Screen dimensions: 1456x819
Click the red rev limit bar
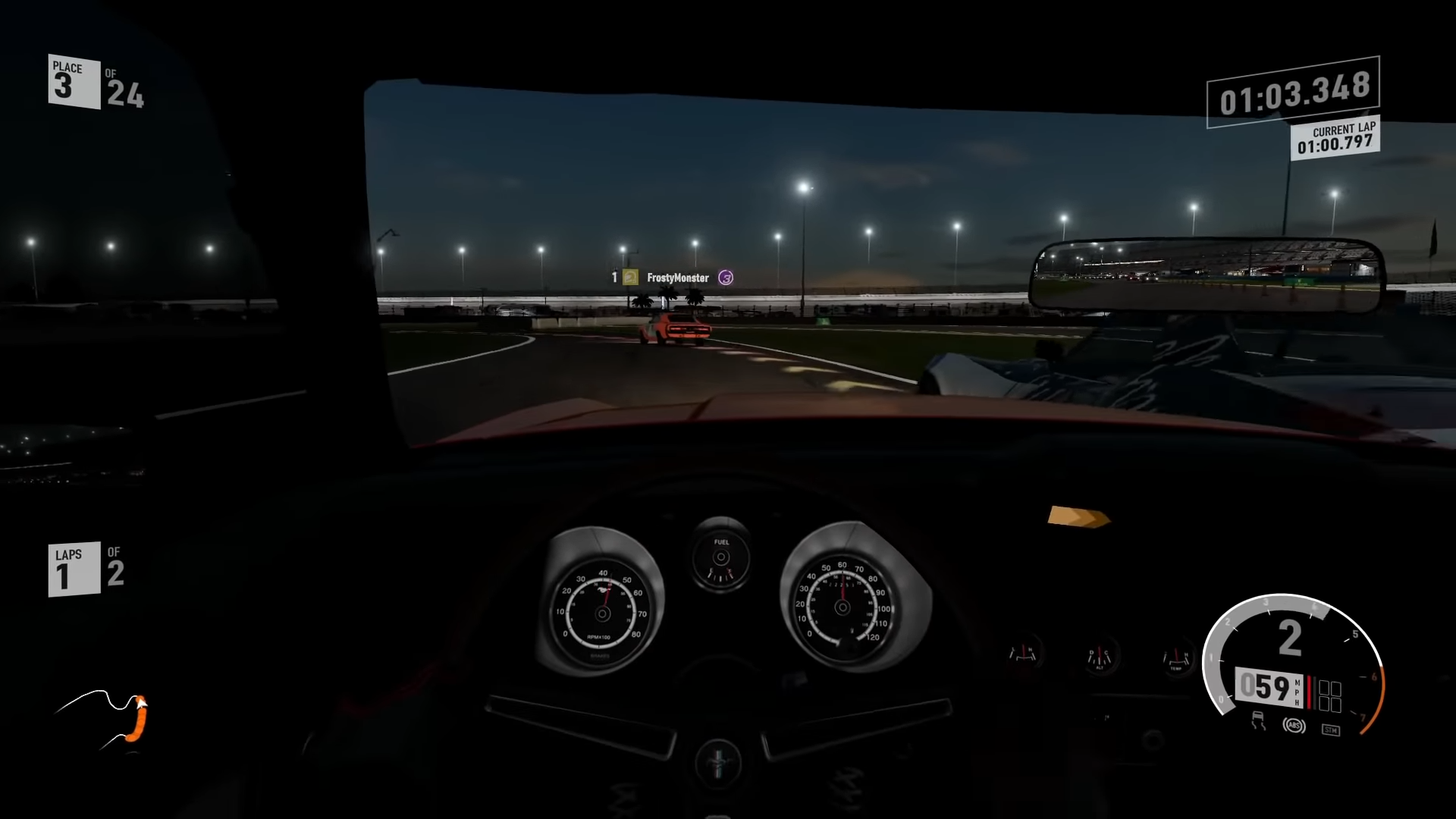pos(1310,693)
